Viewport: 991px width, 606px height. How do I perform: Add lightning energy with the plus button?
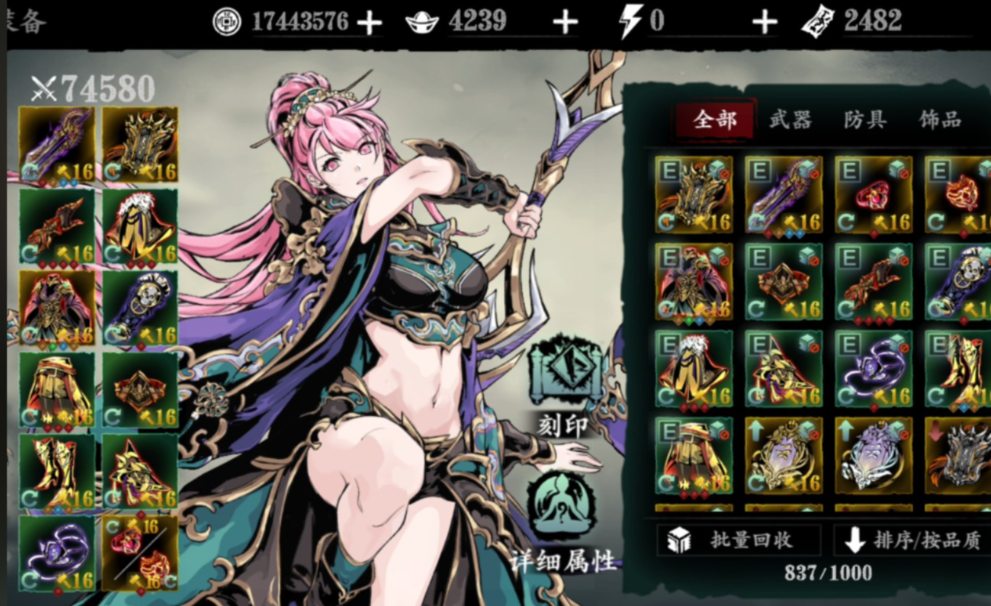click(x=765, y=22)
